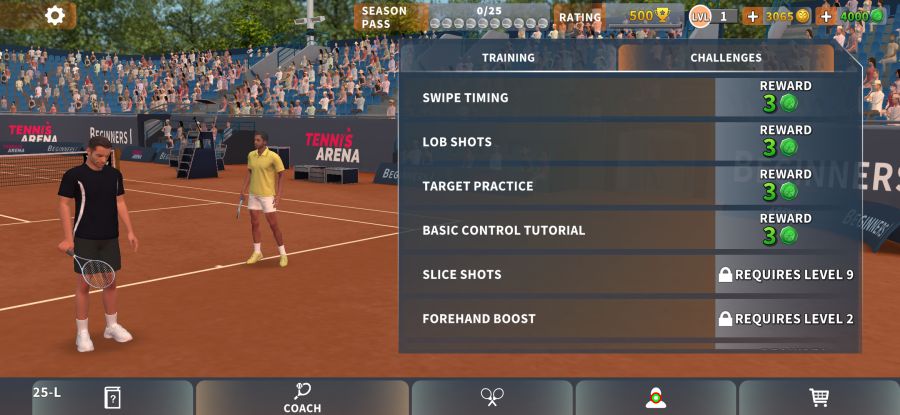Open the shop cart tab
The width and height of the screenshot is (900, 415).
point(819,397)
